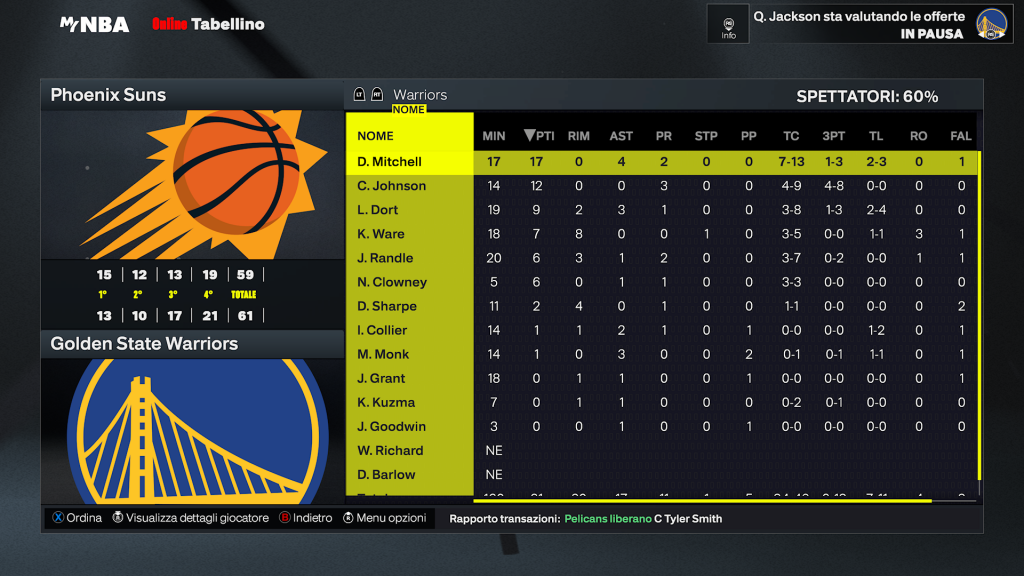1024x576 pixels.
Task: Select D. Mitchell's box score row
Action: pyautogui.click(x=390, y=162)
